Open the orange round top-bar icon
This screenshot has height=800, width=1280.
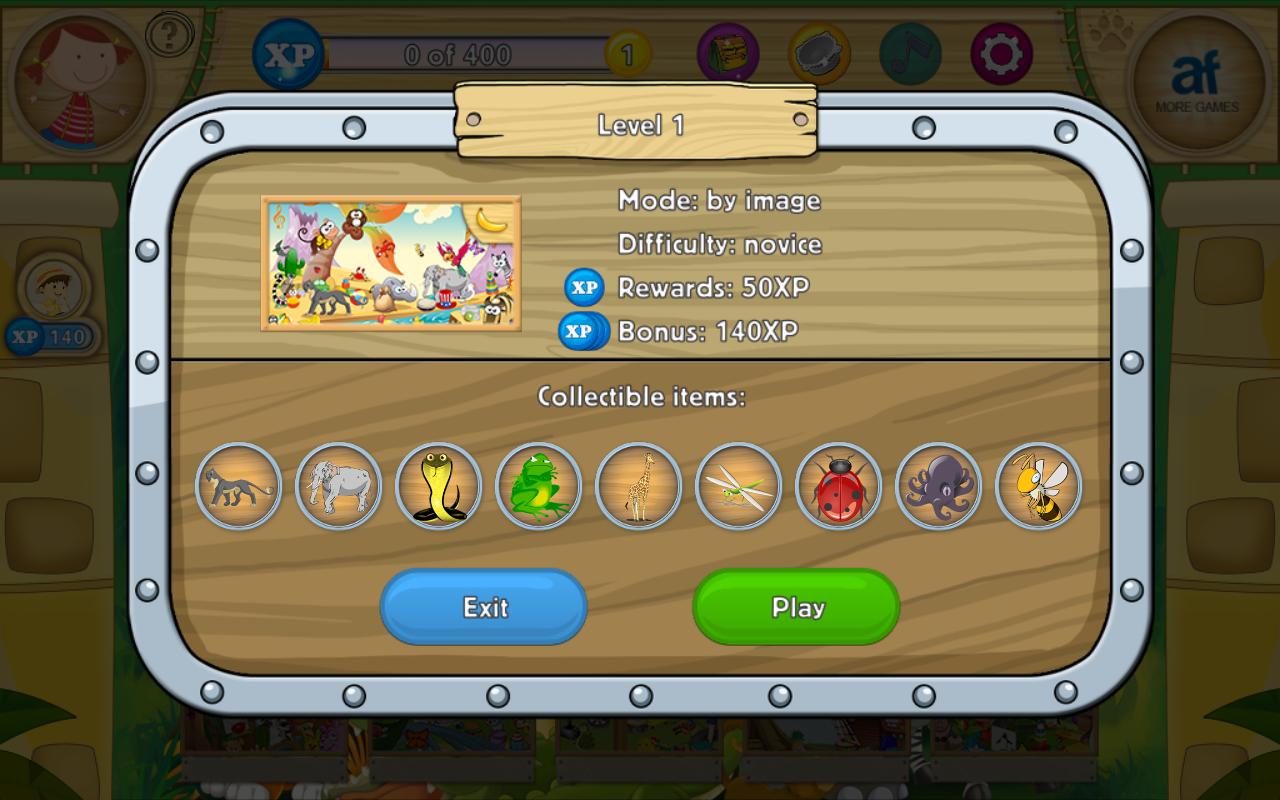point(819,54)
